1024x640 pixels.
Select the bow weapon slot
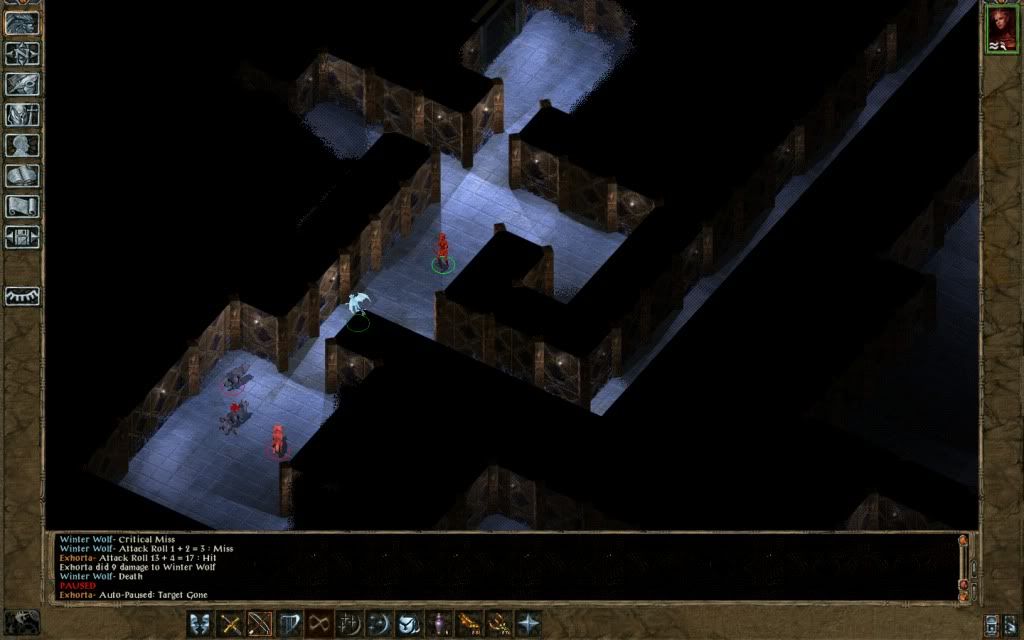[261, 623]
